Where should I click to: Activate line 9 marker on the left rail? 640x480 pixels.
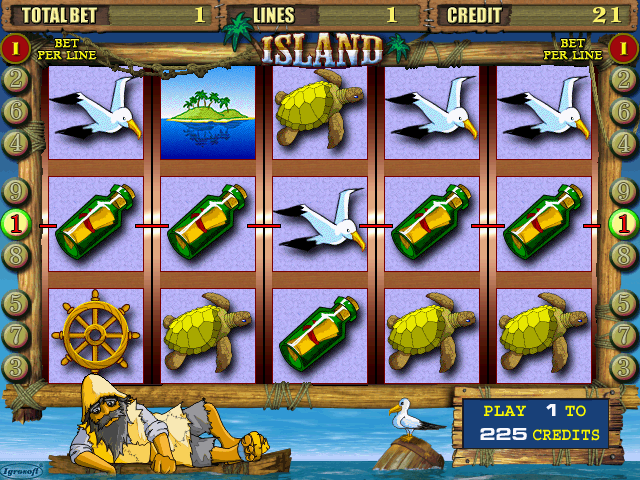15,190
